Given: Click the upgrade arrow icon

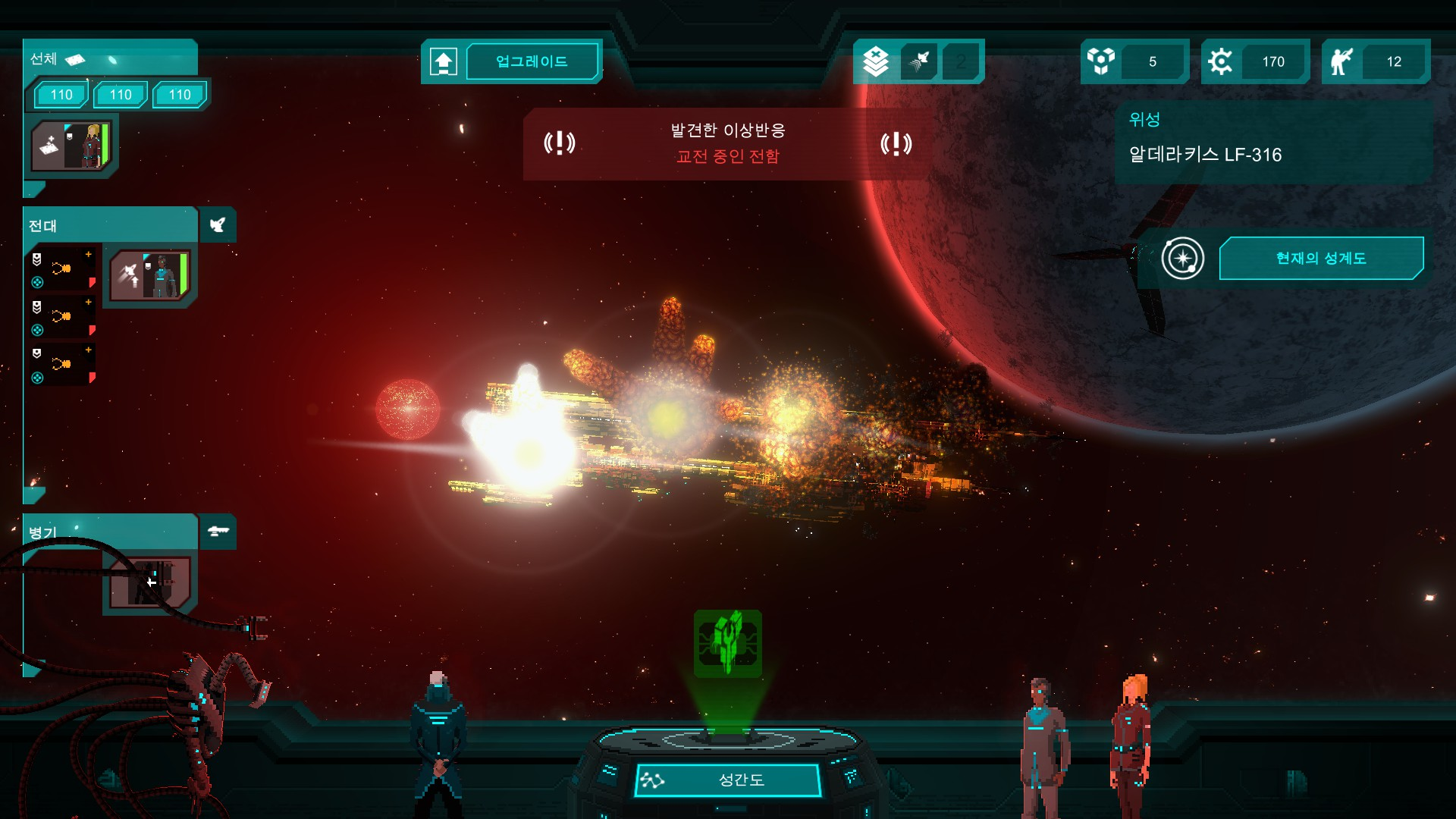Looking at the screenshot, I should coord(444,61).
